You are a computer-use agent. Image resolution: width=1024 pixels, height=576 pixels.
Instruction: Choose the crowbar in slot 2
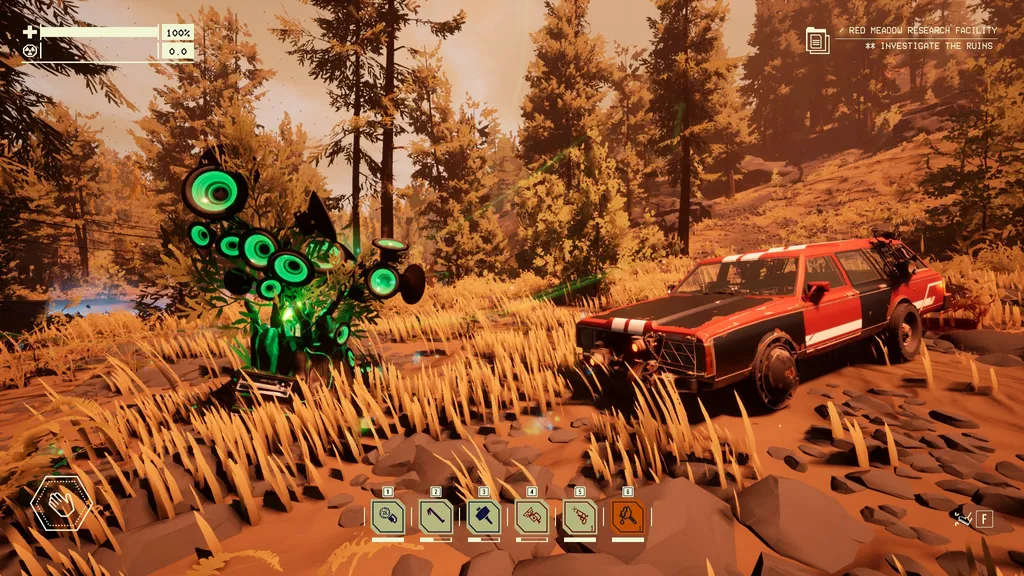click(436, 517)
